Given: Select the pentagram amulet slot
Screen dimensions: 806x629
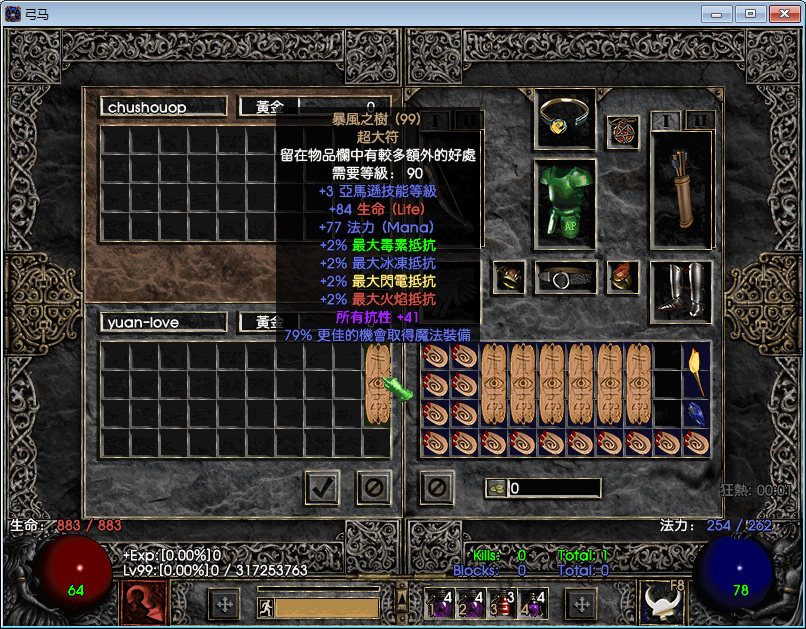Looking at the screenshot, I should [x=623, y=133].
